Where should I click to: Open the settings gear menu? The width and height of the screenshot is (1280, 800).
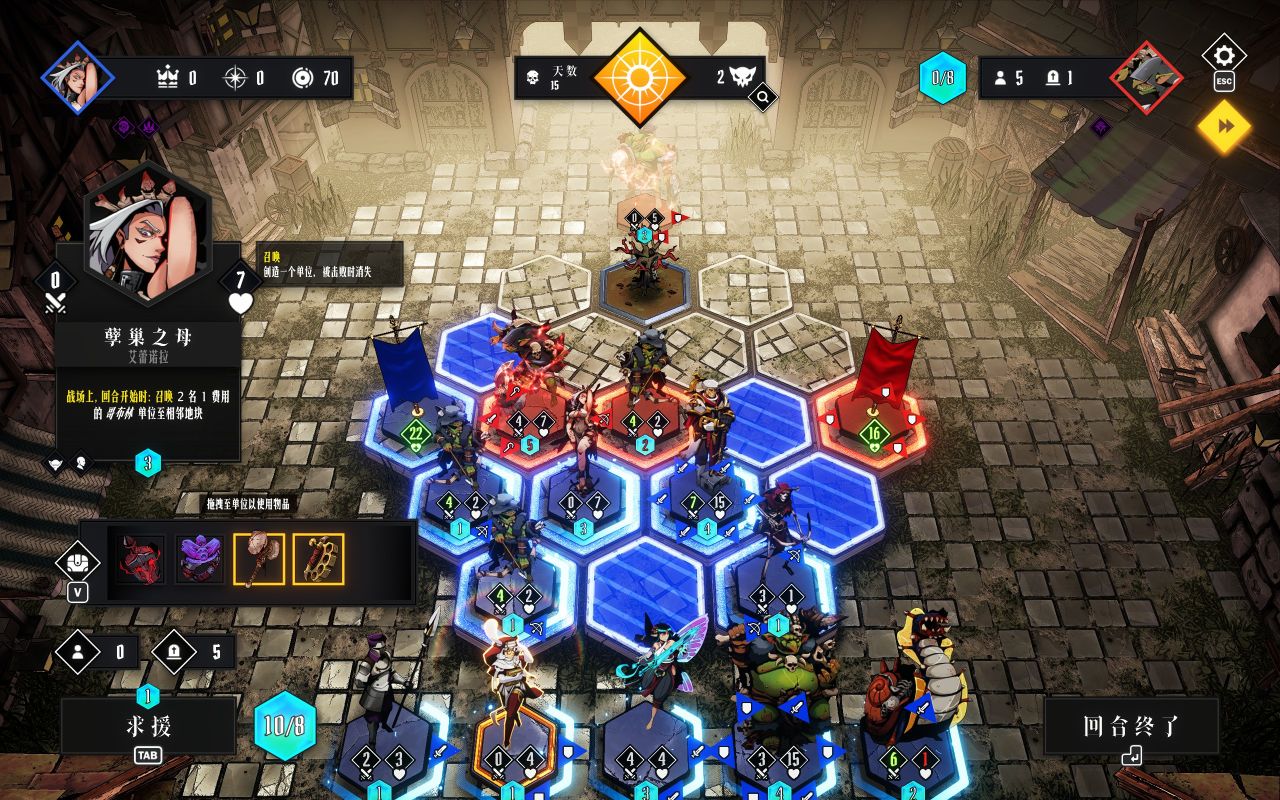point(1224,55)
